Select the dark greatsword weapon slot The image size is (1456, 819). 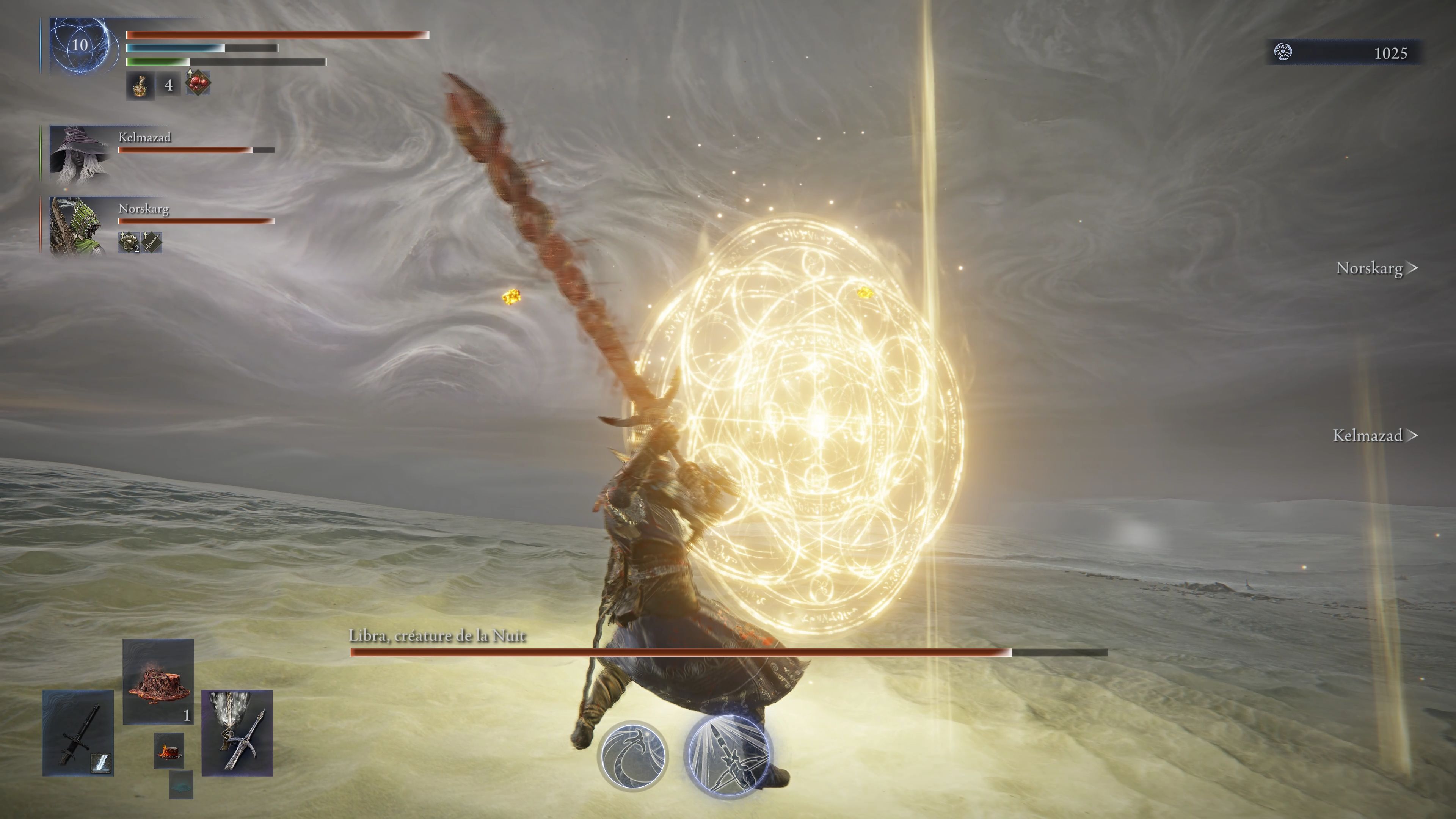coord(78,733)
